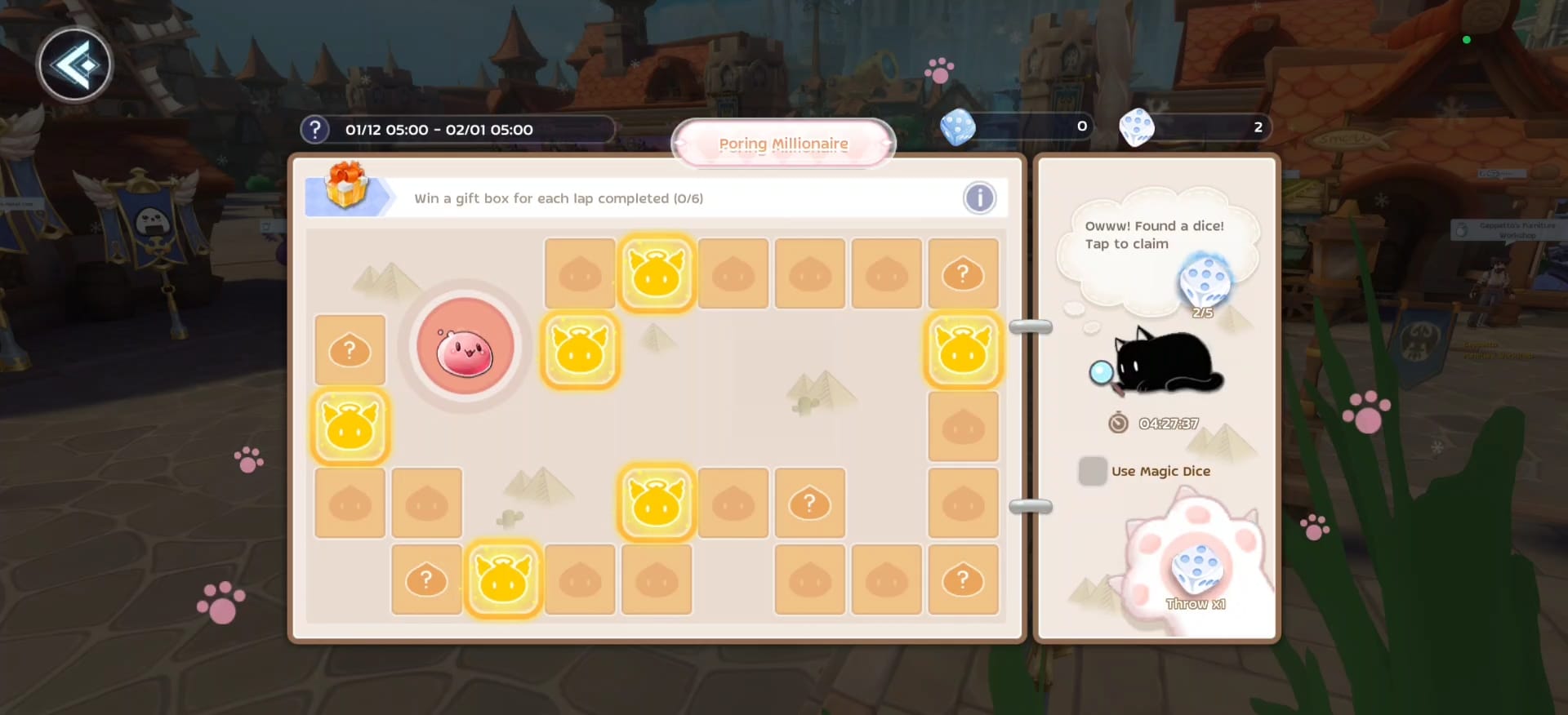Claim the dice found by the black cat

[x=1204, y=282]
